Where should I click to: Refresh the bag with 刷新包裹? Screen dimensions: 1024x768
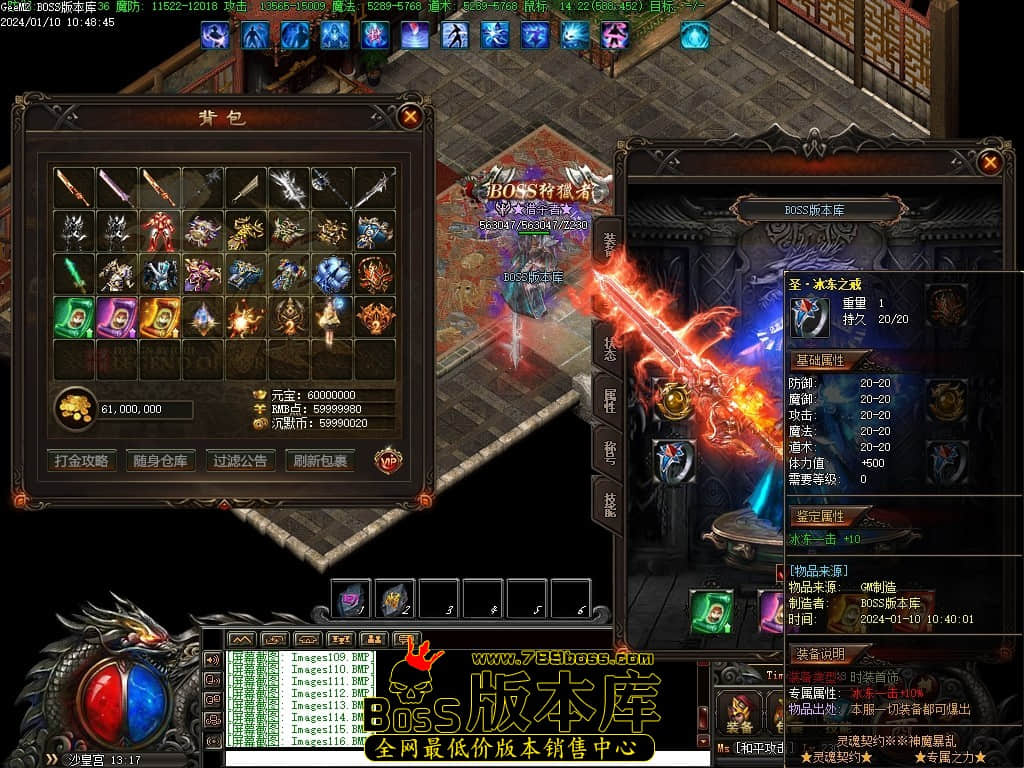point(321,461)
